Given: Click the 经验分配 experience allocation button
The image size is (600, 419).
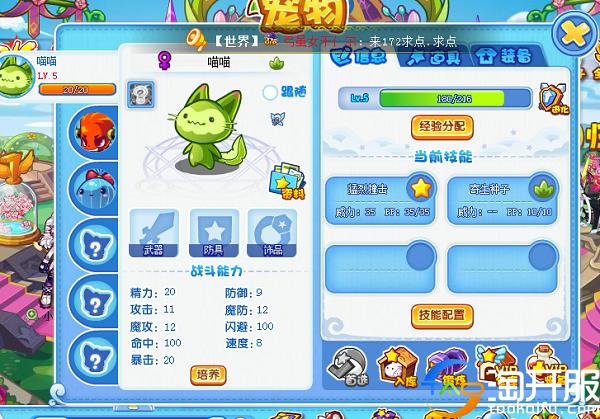Looking at the screenshot, I should pyautogui.click(x=441, y=127).
